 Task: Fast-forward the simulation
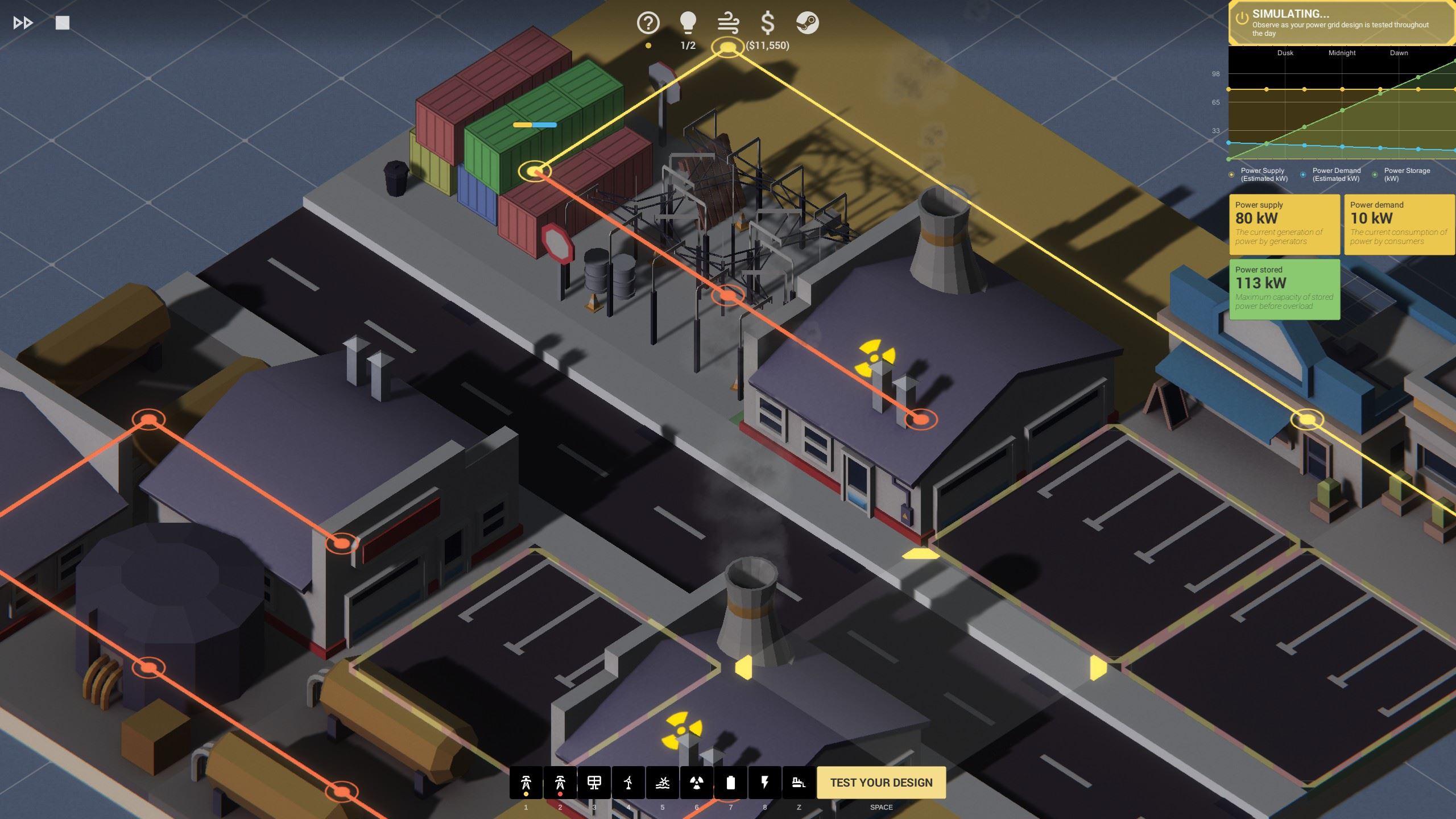point(23,23)
